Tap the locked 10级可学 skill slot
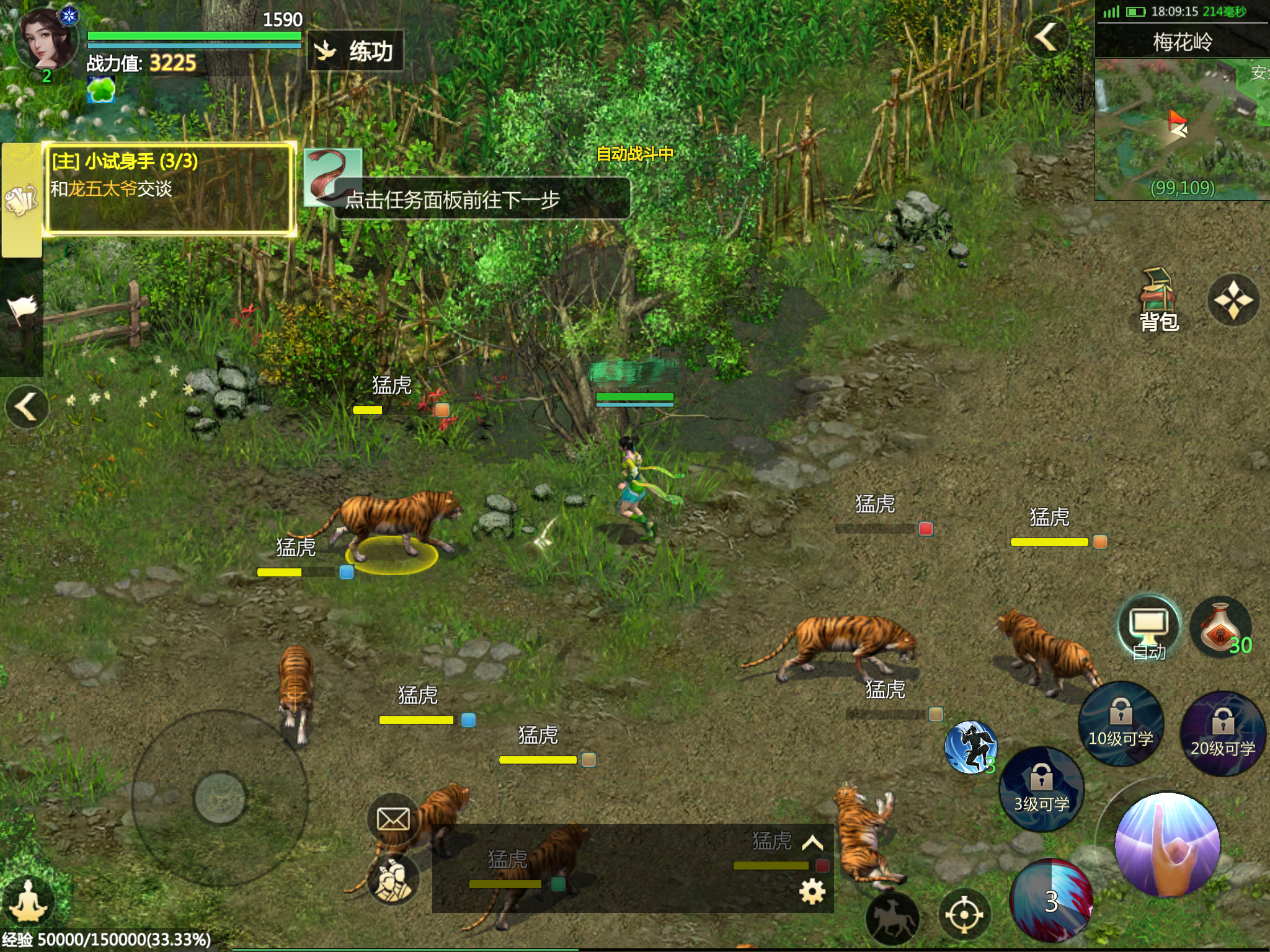This screenshot has width=1270, height=952. [x=1121, y=723]
